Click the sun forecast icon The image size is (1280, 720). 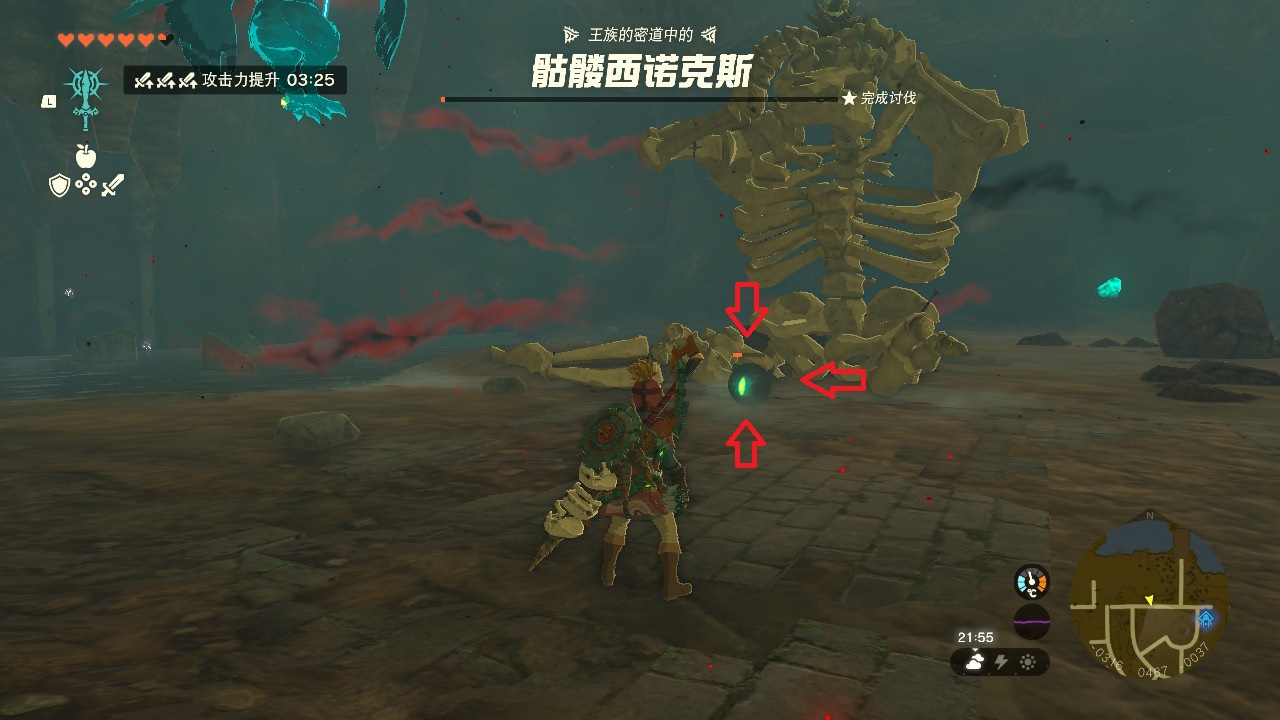click(x=1027, y=662)
